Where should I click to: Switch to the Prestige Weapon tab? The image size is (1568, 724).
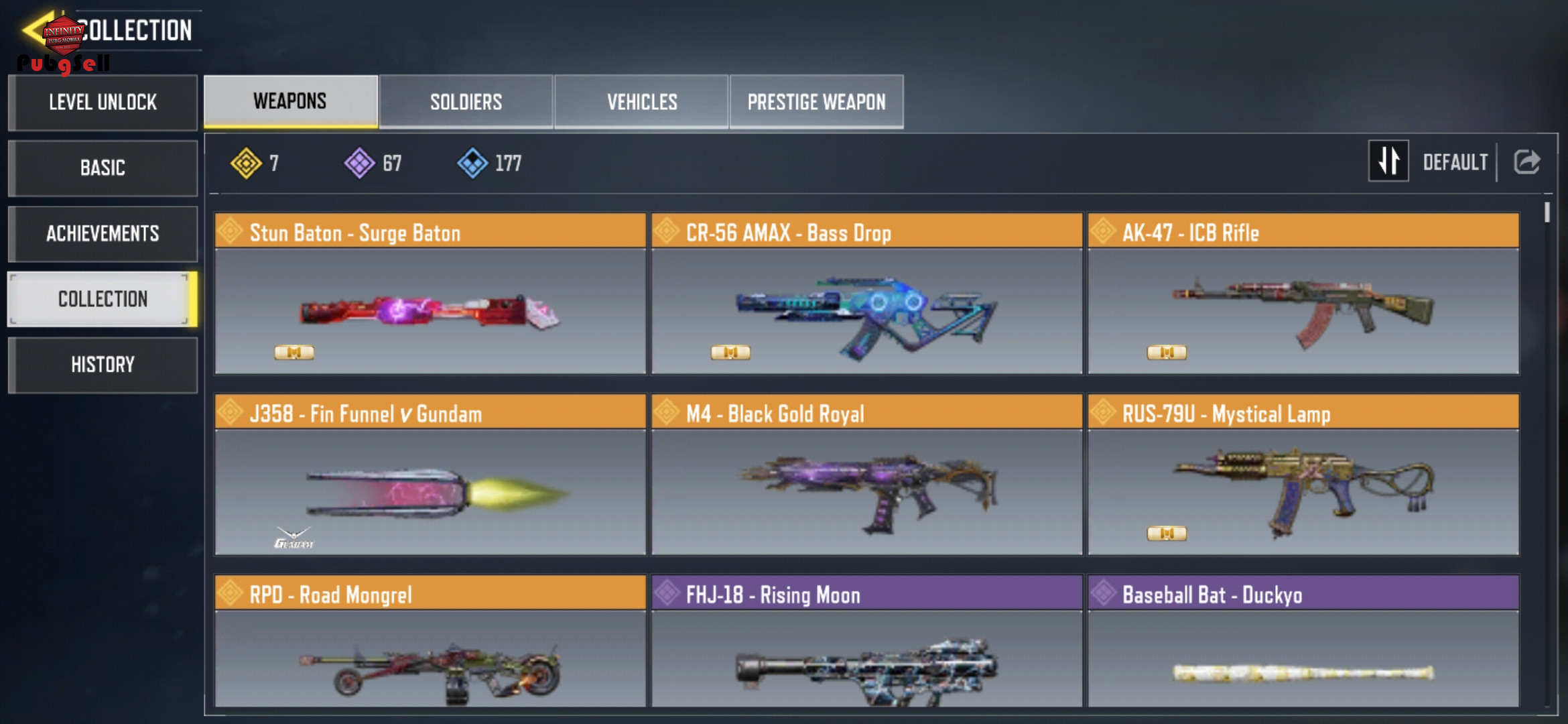click(x=816, y=102)
